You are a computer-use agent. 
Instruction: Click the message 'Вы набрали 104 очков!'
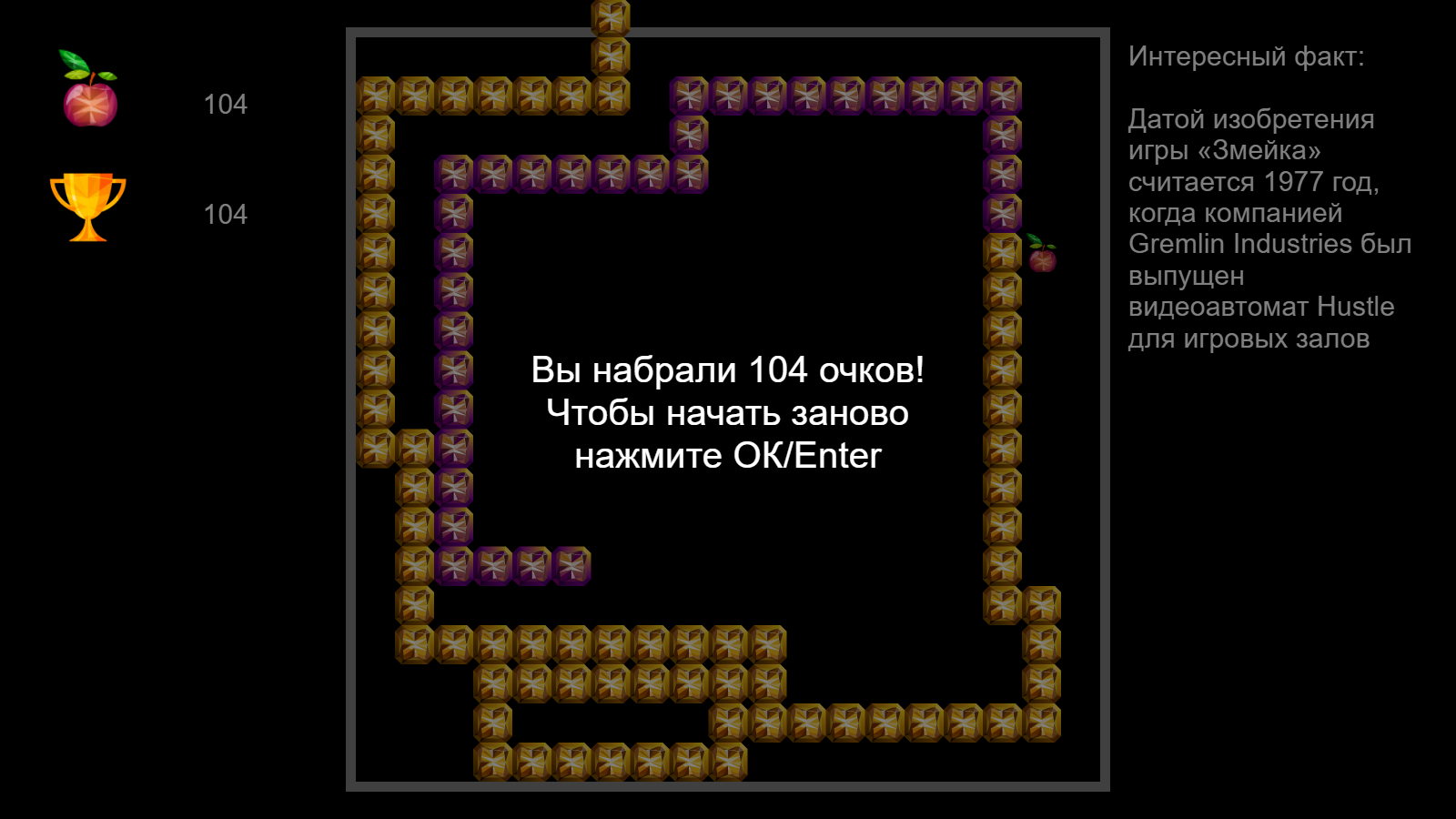tap(729, 369)
